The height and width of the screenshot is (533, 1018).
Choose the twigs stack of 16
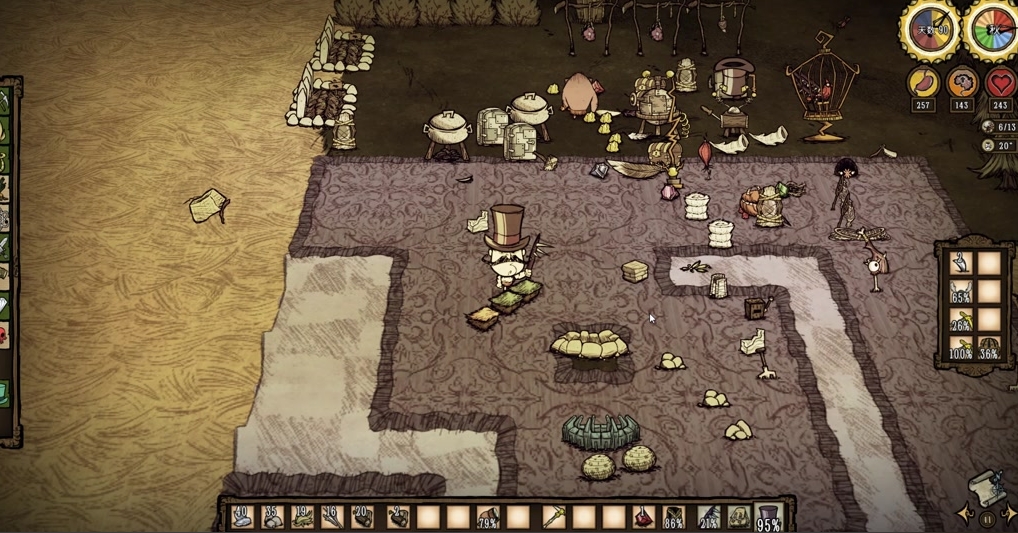coord(332,516)
